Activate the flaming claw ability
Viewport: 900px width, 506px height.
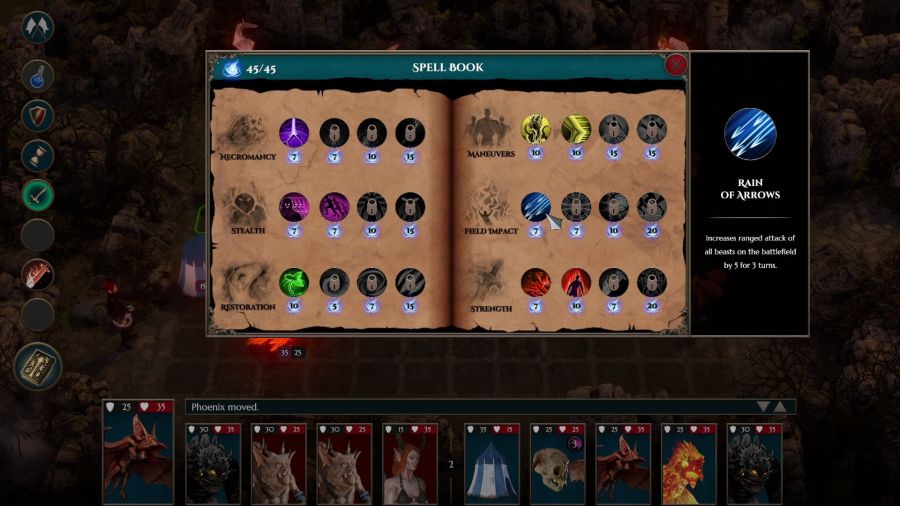(x=37, y=274)
